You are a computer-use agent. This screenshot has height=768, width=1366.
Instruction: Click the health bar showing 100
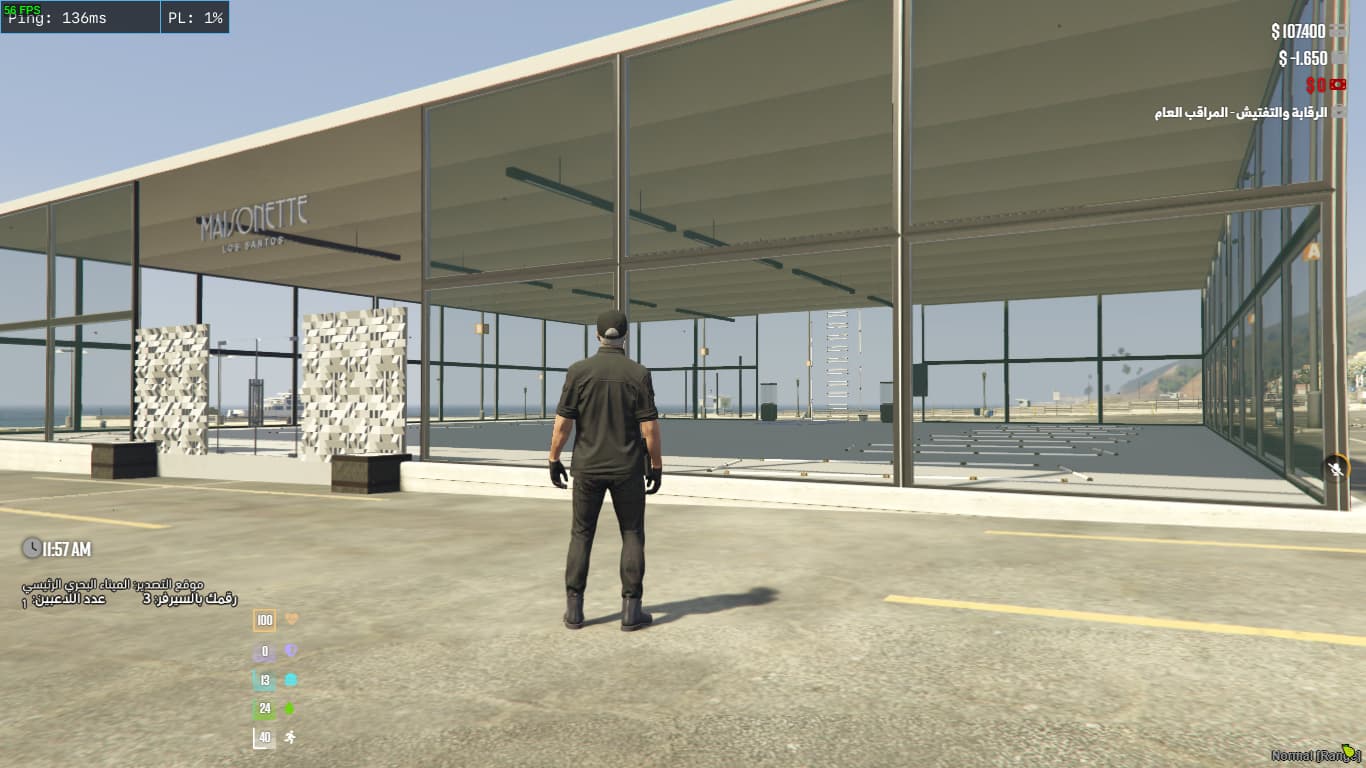[x=264, y=621]
